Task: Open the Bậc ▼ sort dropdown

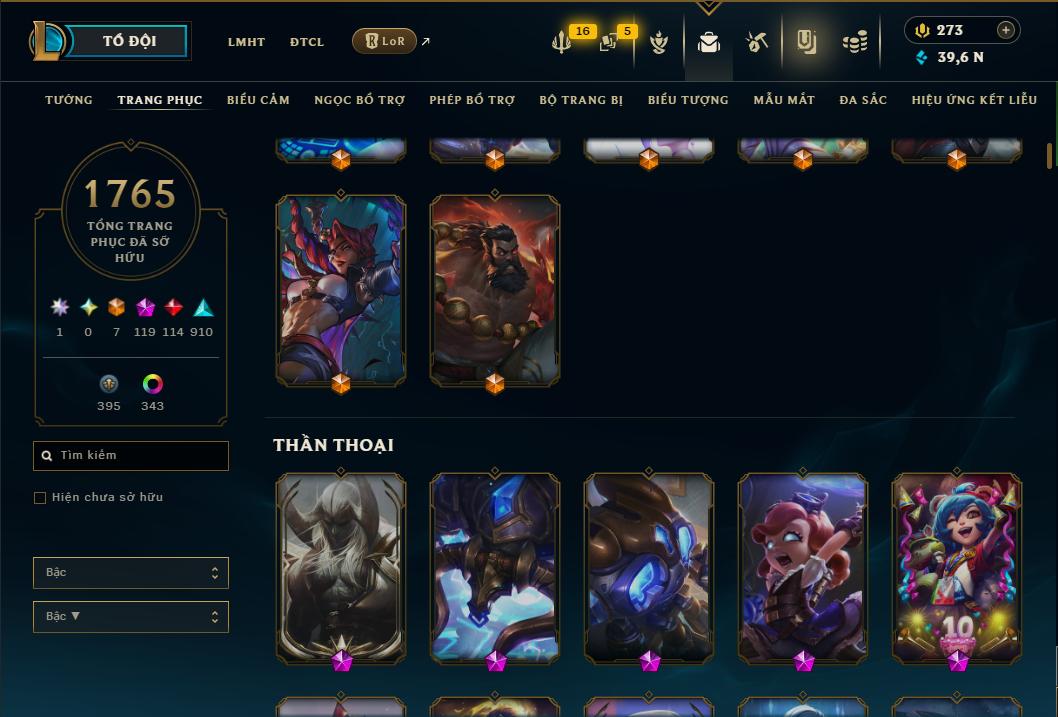Action: pyautogui.click(x=131, y=617)
